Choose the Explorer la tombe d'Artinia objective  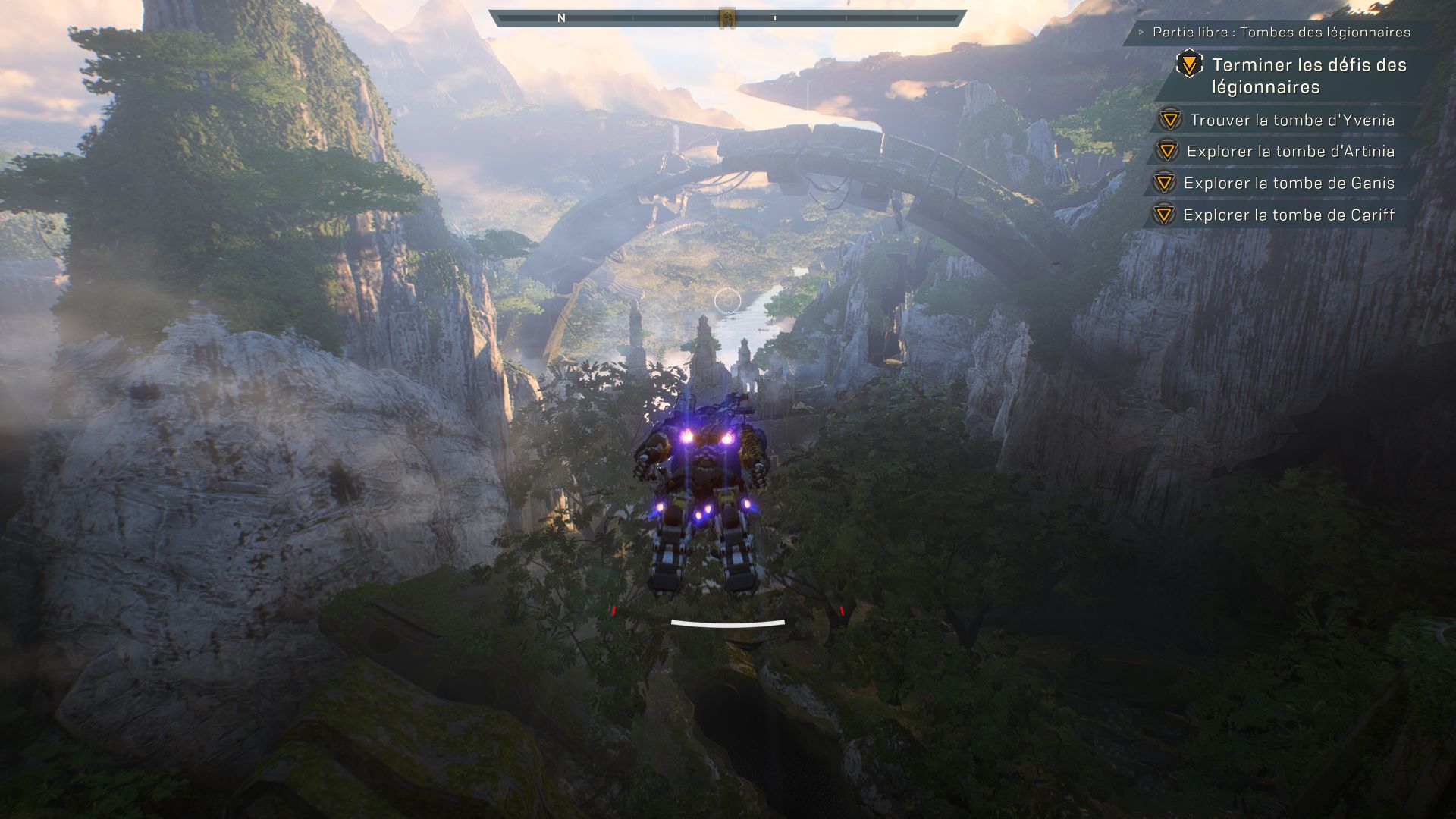click(x=1290, y=152)
